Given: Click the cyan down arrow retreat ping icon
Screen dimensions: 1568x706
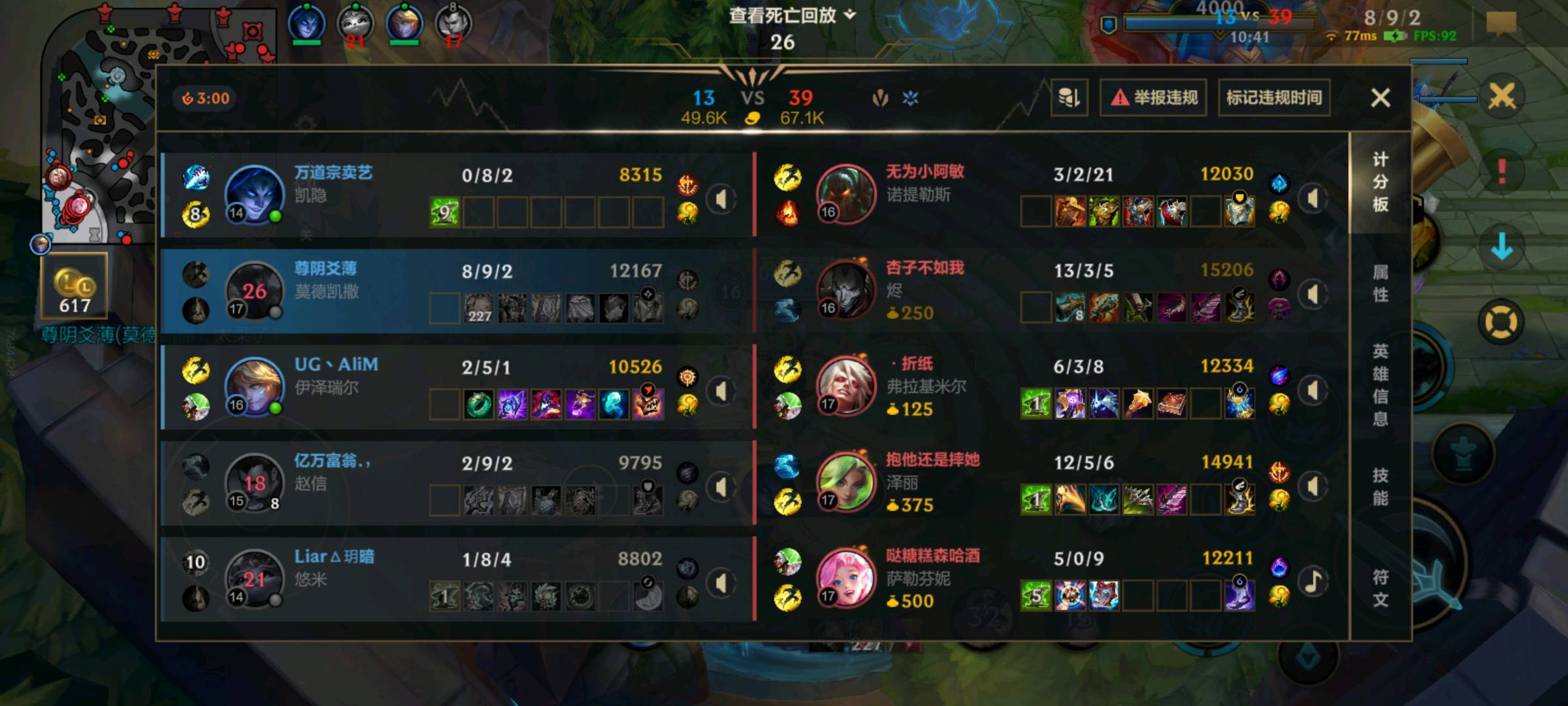Looking at the screenshot, I should 1502,245.
